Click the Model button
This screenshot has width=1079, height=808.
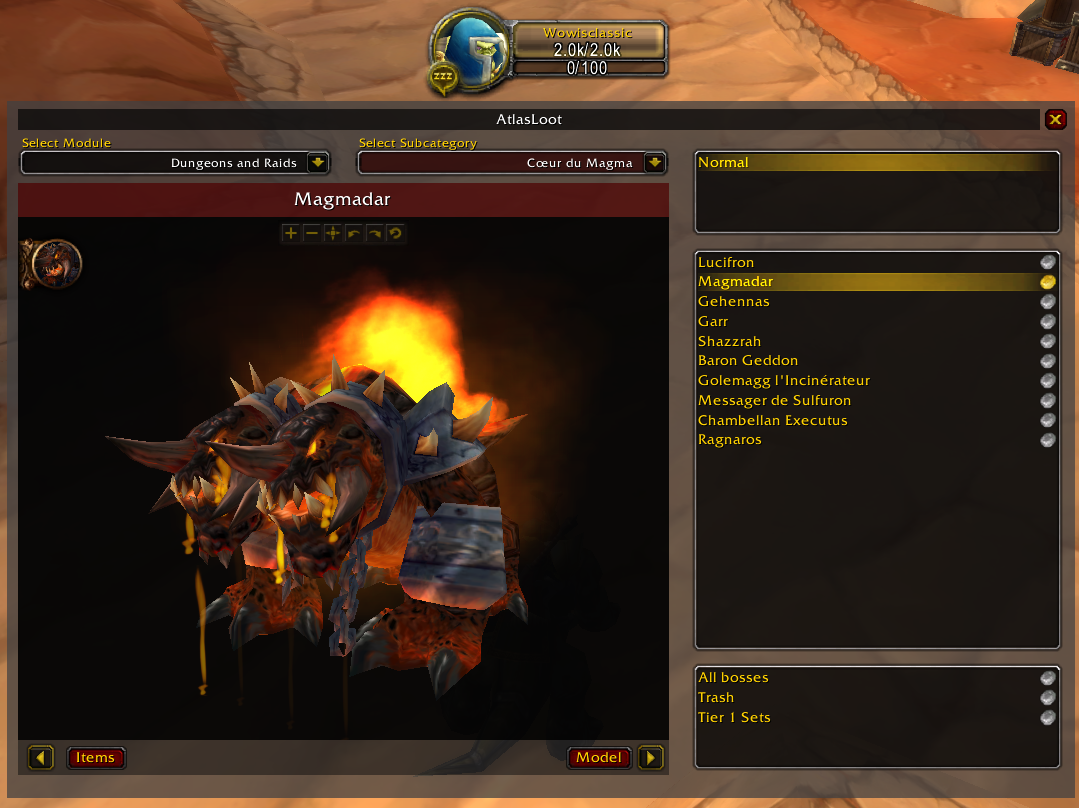(599, 758)
